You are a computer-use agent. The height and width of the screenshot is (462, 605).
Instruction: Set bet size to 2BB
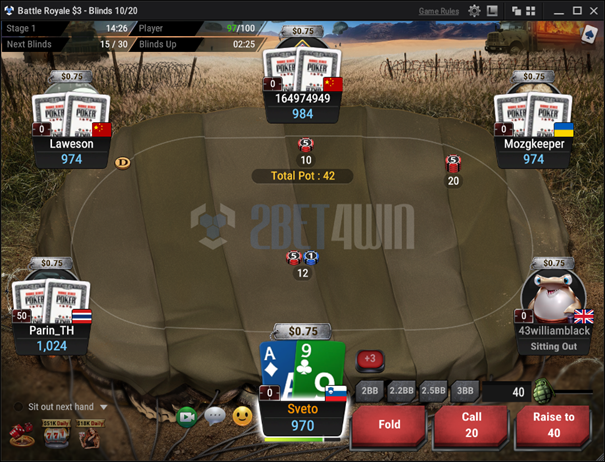point(369,390)
